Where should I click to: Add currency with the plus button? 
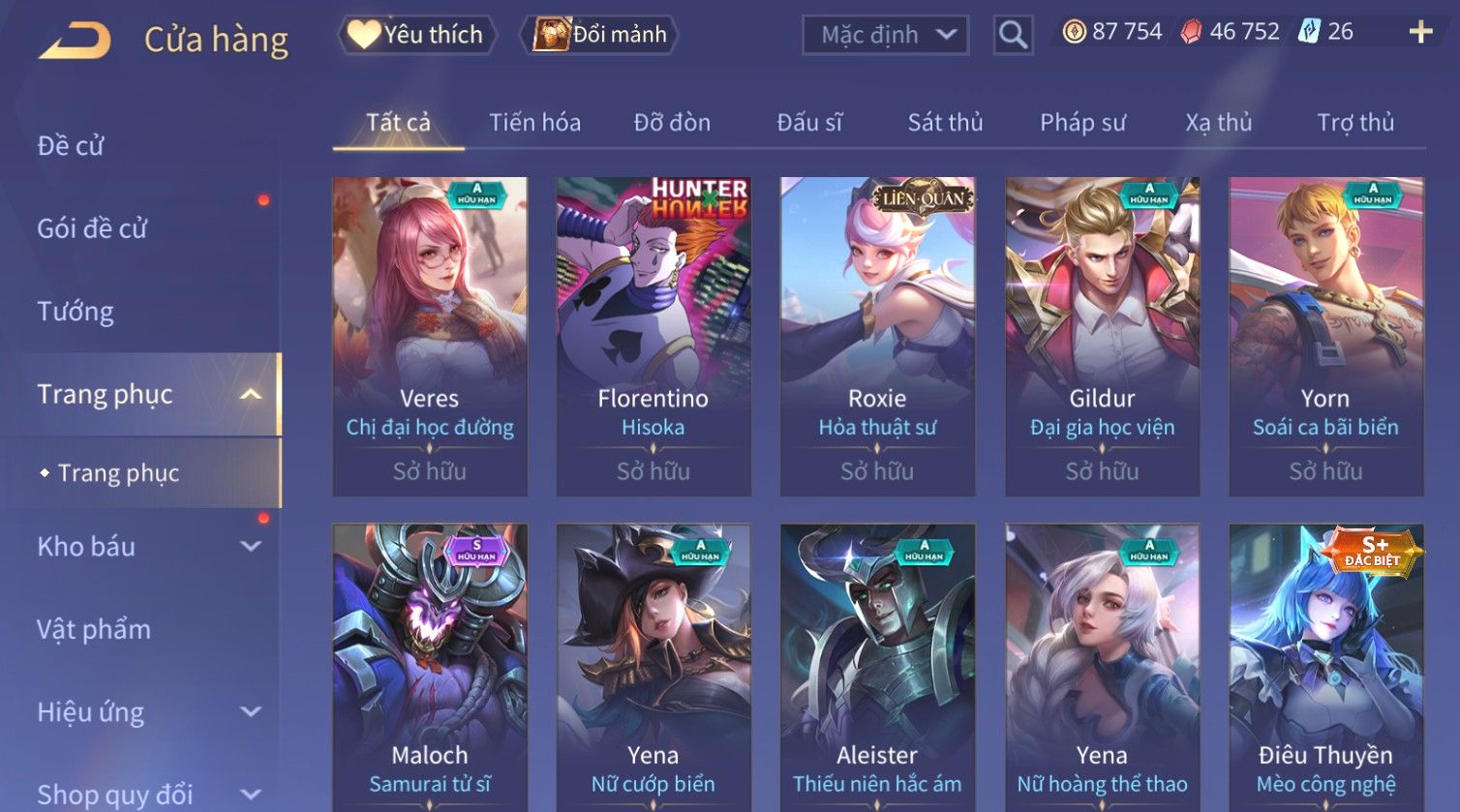1420,33
